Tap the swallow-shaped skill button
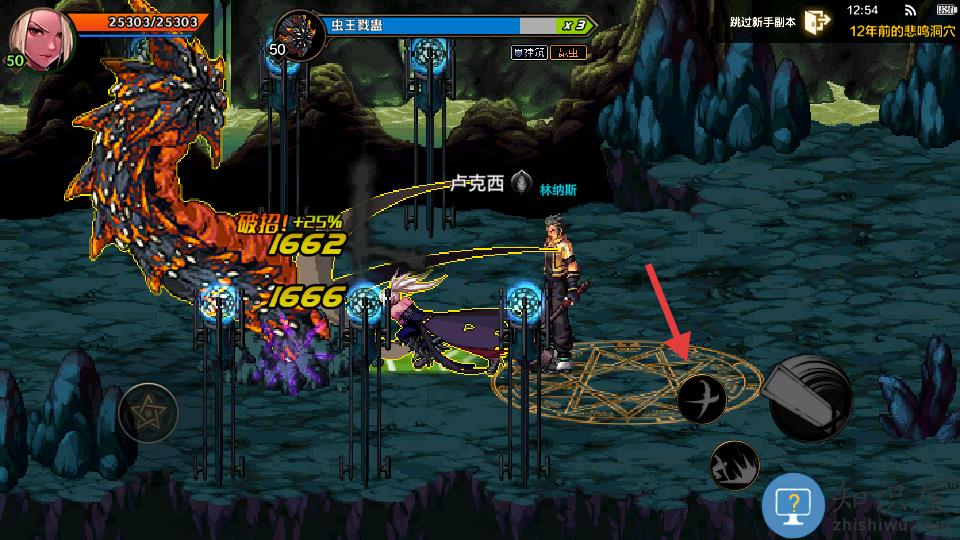Viewport: 960px width, 540px height. click(x=701, y=399)
